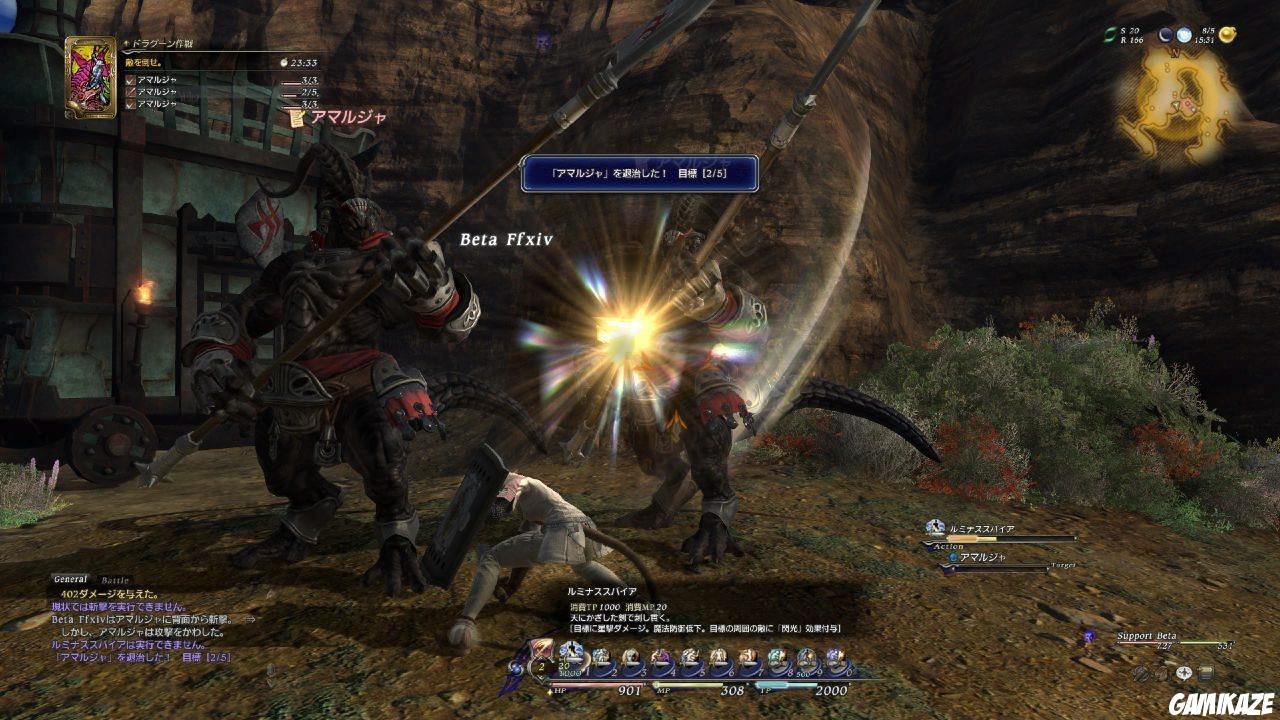This screenshot has width=1280, height=720.
Task: Click the gold coin icon beside the minimap
Action: click(1228, 35)
